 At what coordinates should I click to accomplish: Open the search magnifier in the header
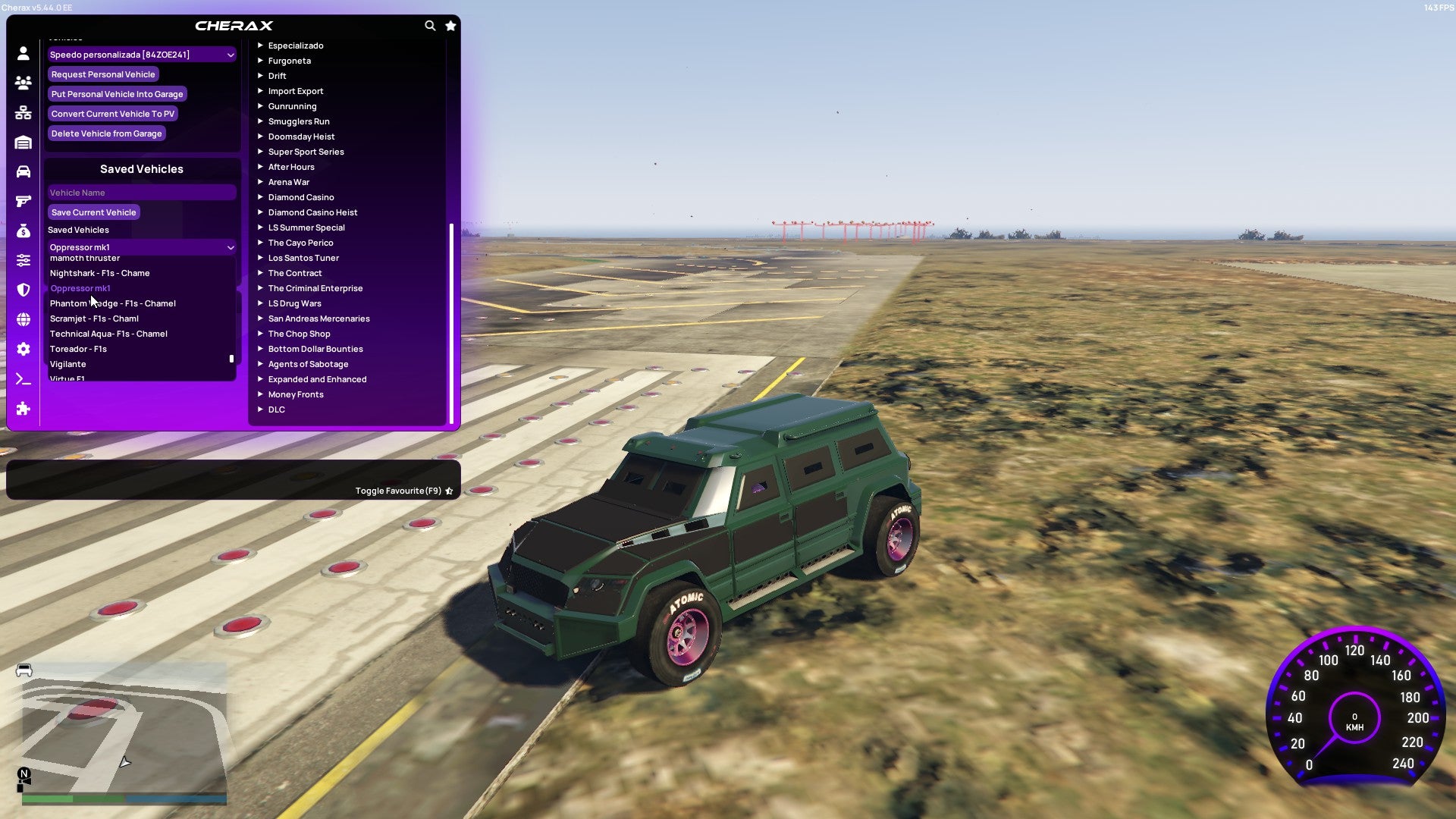(x=430, y=25)
